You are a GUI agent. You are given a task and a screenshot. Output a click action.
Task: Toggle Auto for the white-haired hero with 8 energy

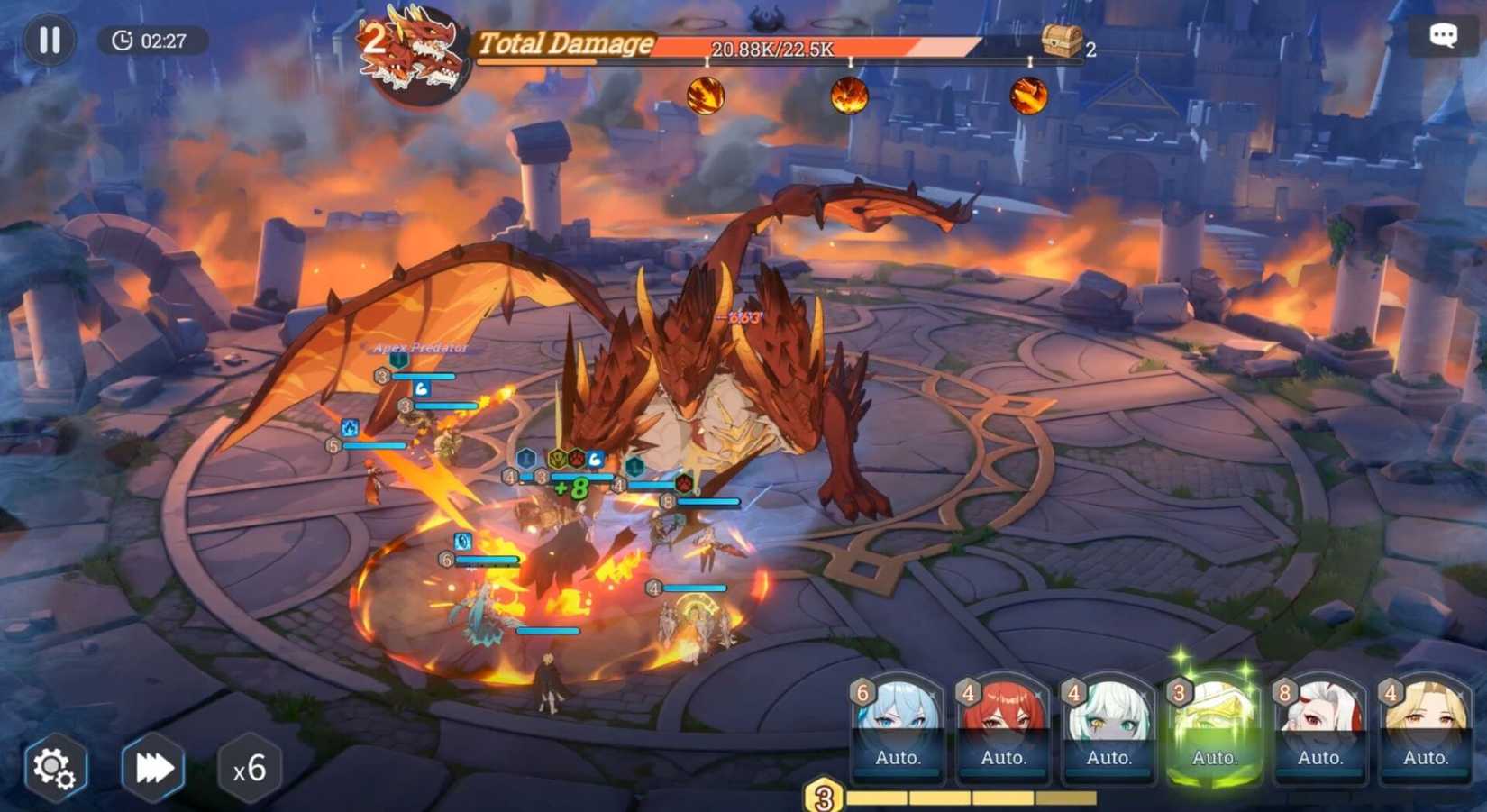(x=1319, y=758)
